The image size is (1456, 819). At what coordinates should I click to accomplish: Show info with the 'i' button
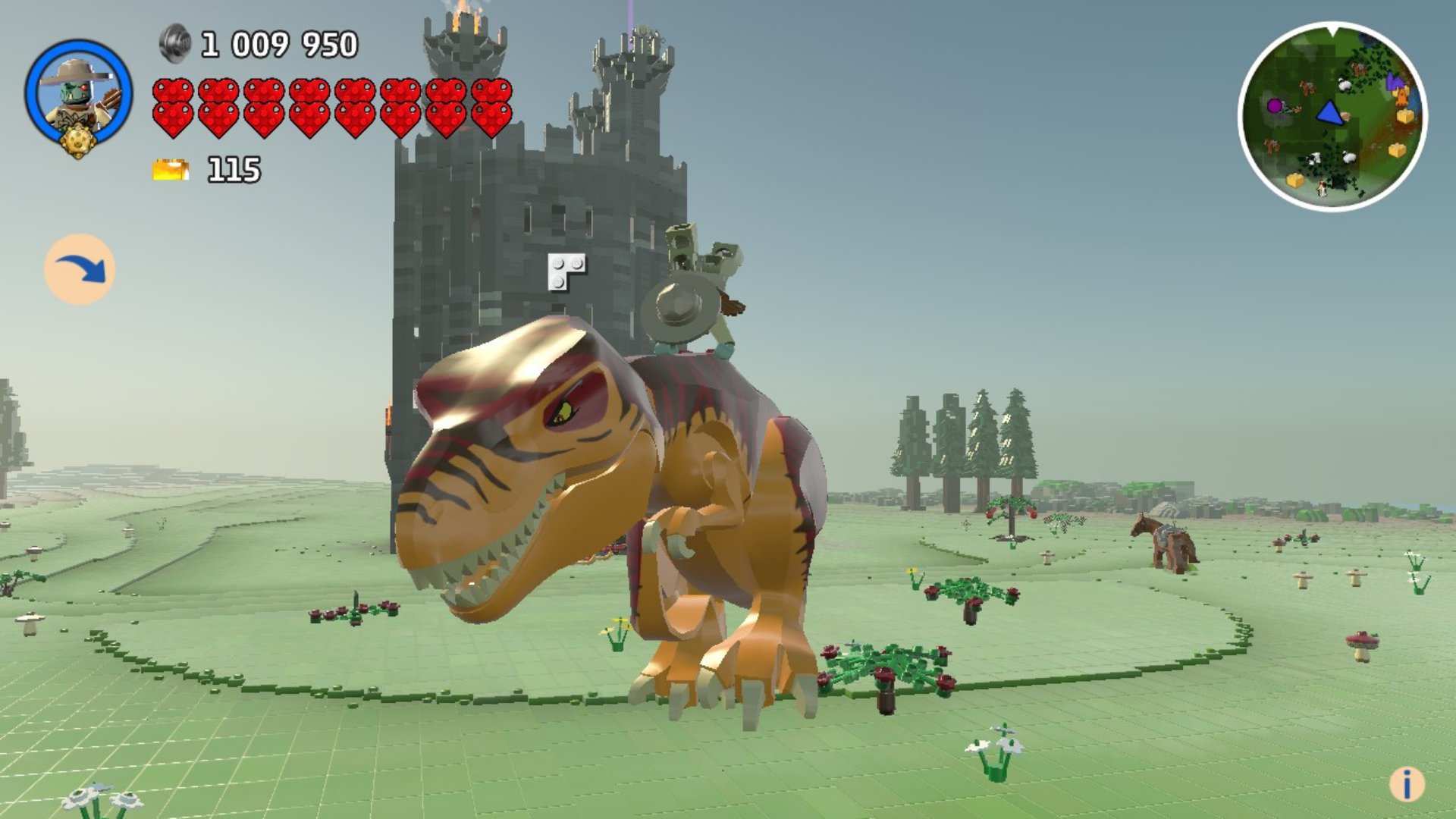click(x=1407, y=784)
